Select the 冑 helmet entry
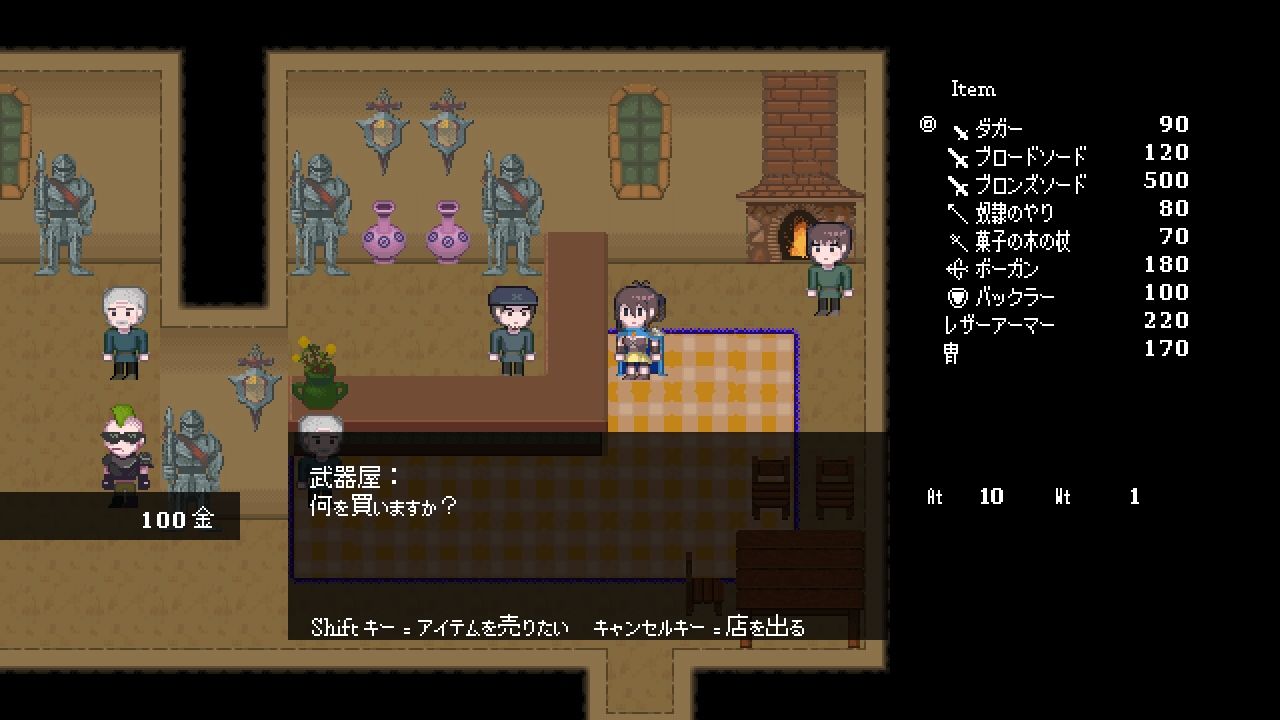 point(951,353)
